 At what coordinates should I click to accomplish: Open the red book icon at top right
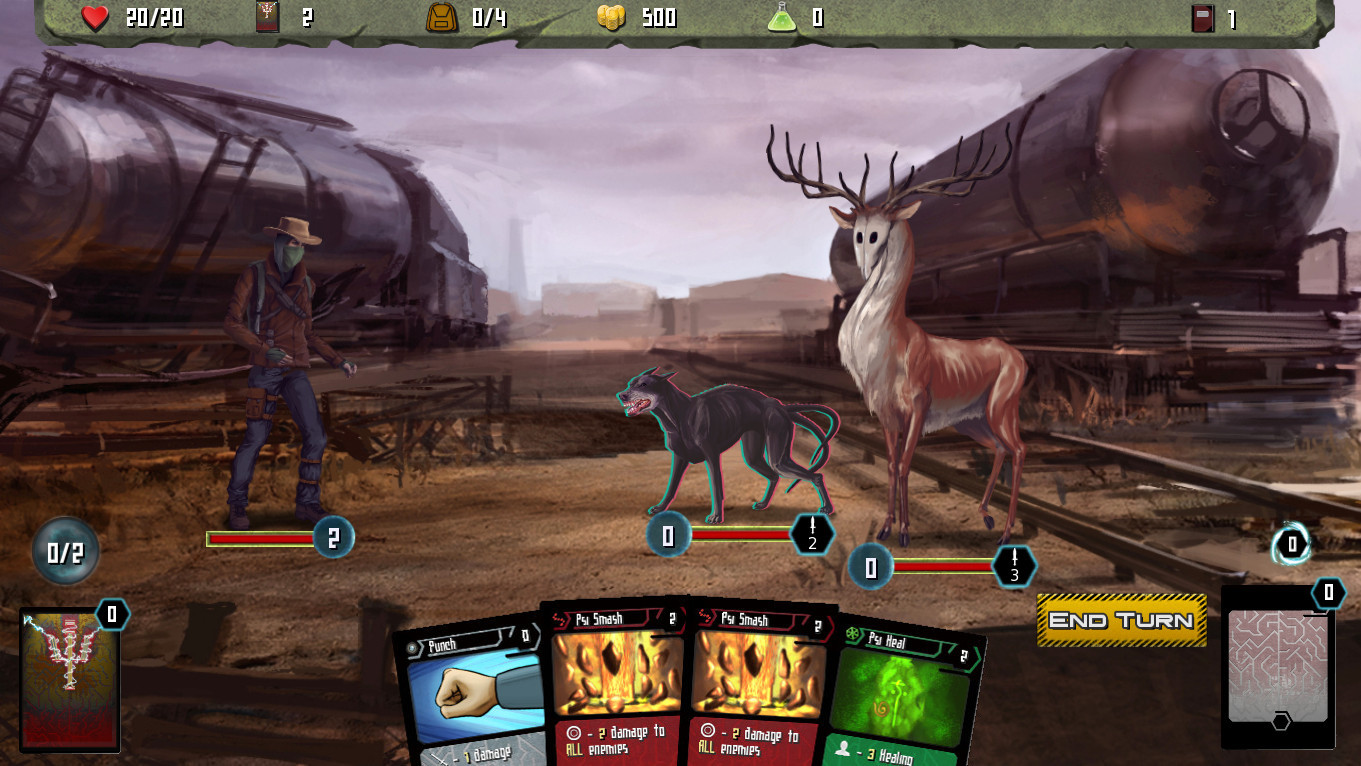1203,19
